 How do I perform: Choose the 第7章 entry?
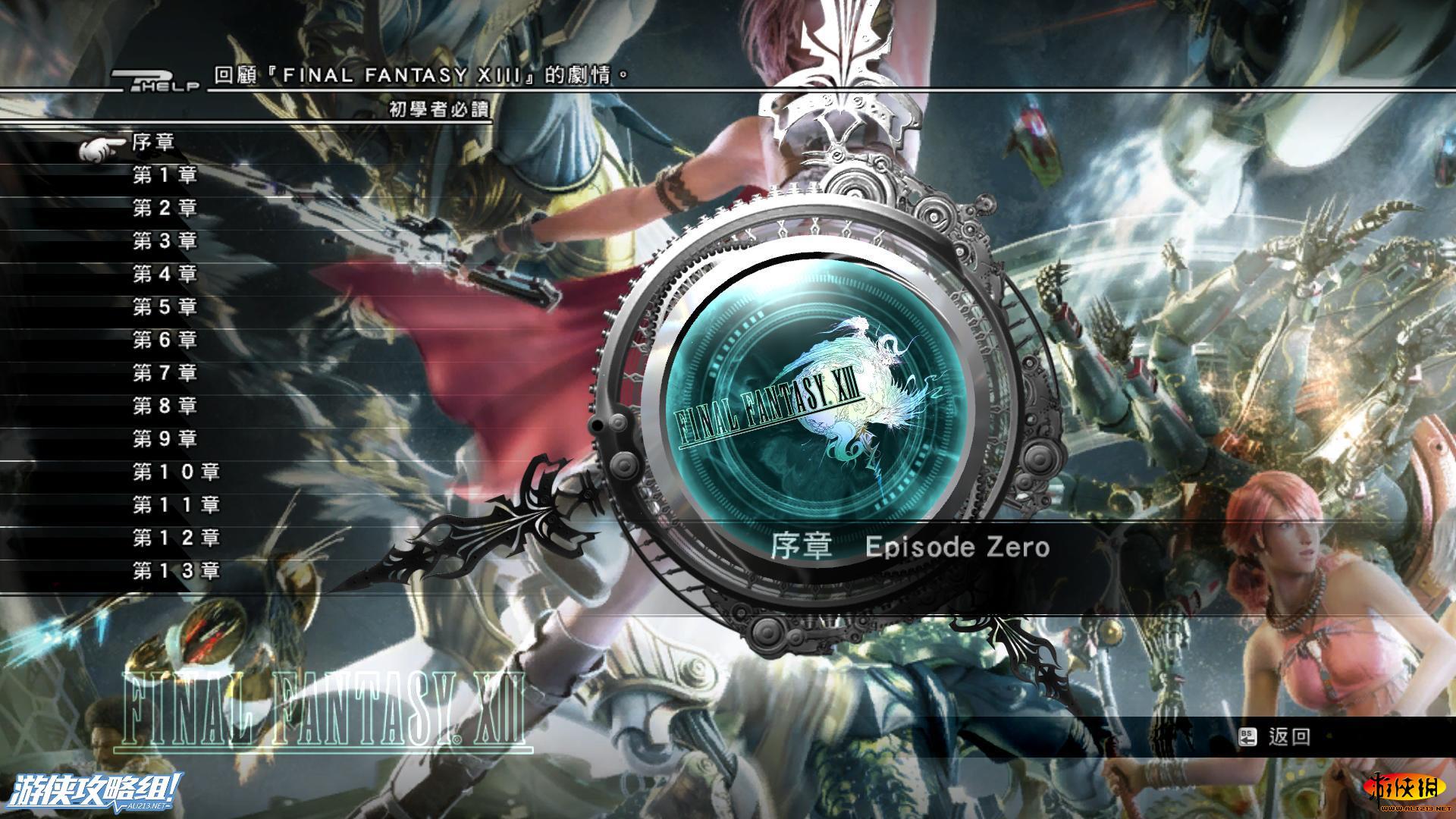coord(165,373)
